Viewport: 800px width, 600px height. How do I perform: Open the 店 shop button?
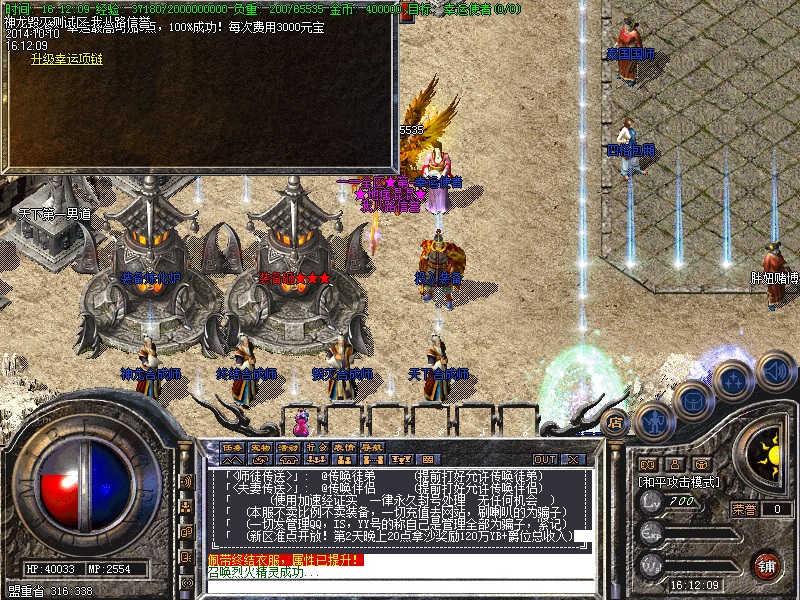(x=616, y=422)
